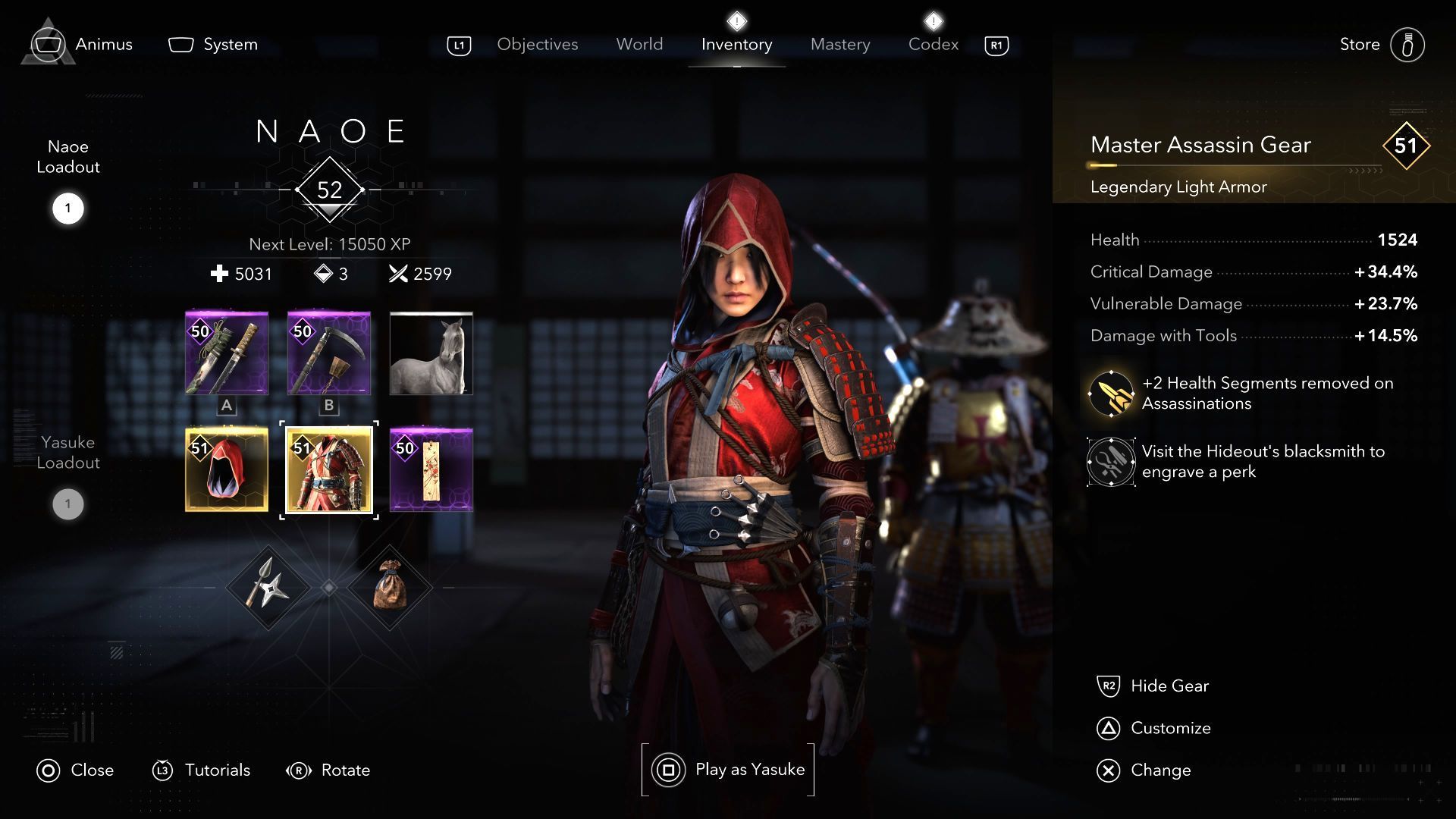Image resolution: width=1456 pixels, height=819 pixels.
Task: Select the katana weapon slot A
Action: [x=227, y=353]
